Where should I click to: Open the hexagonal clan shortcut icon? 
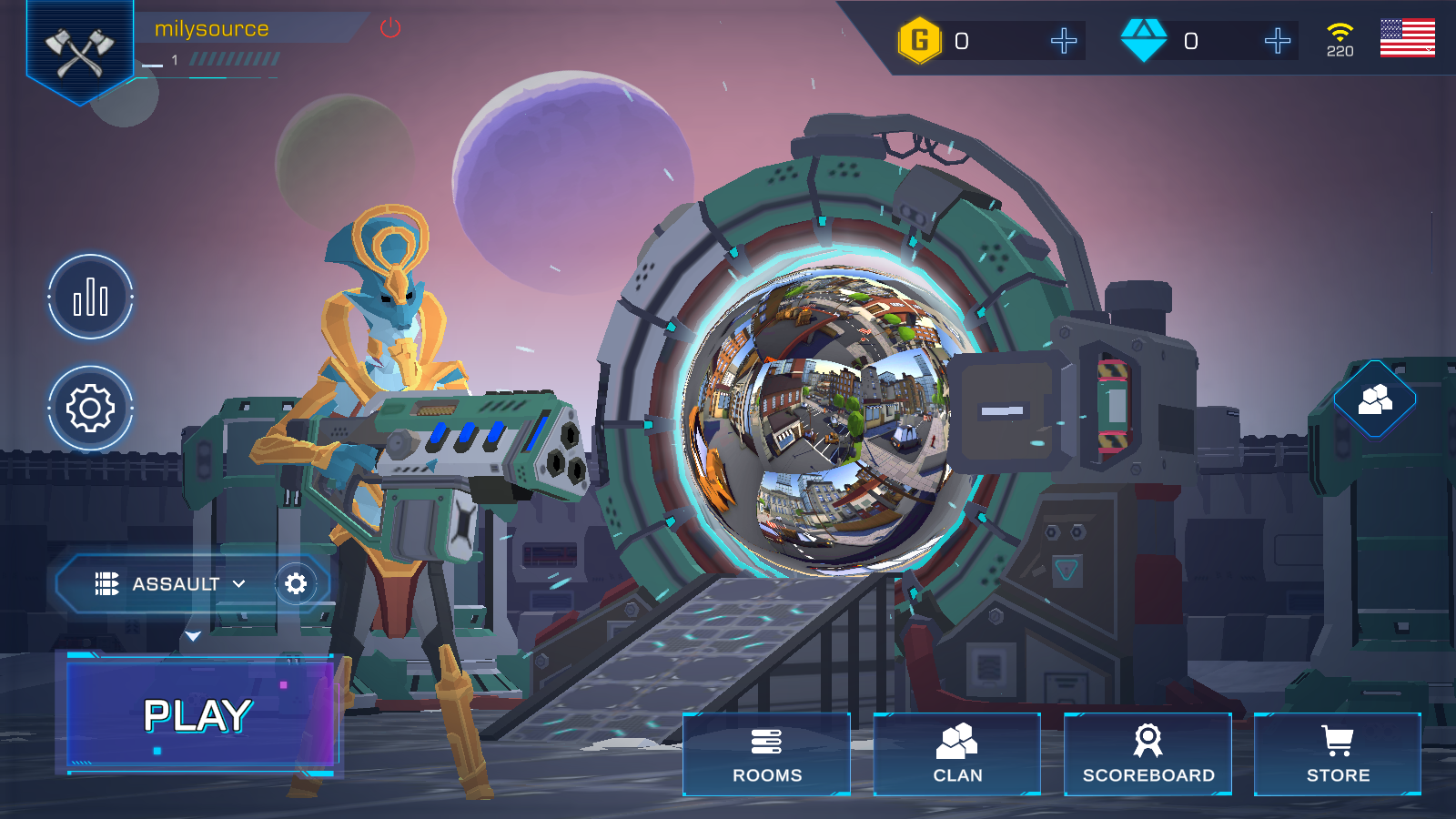1374,399
